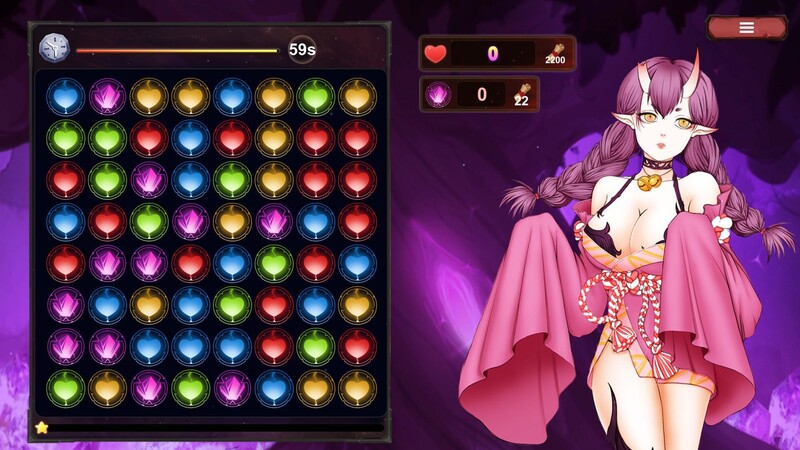Open the hamburger menu button
Image resolution: width=800 pixels, height=450 pixels.
click(746, 28)
